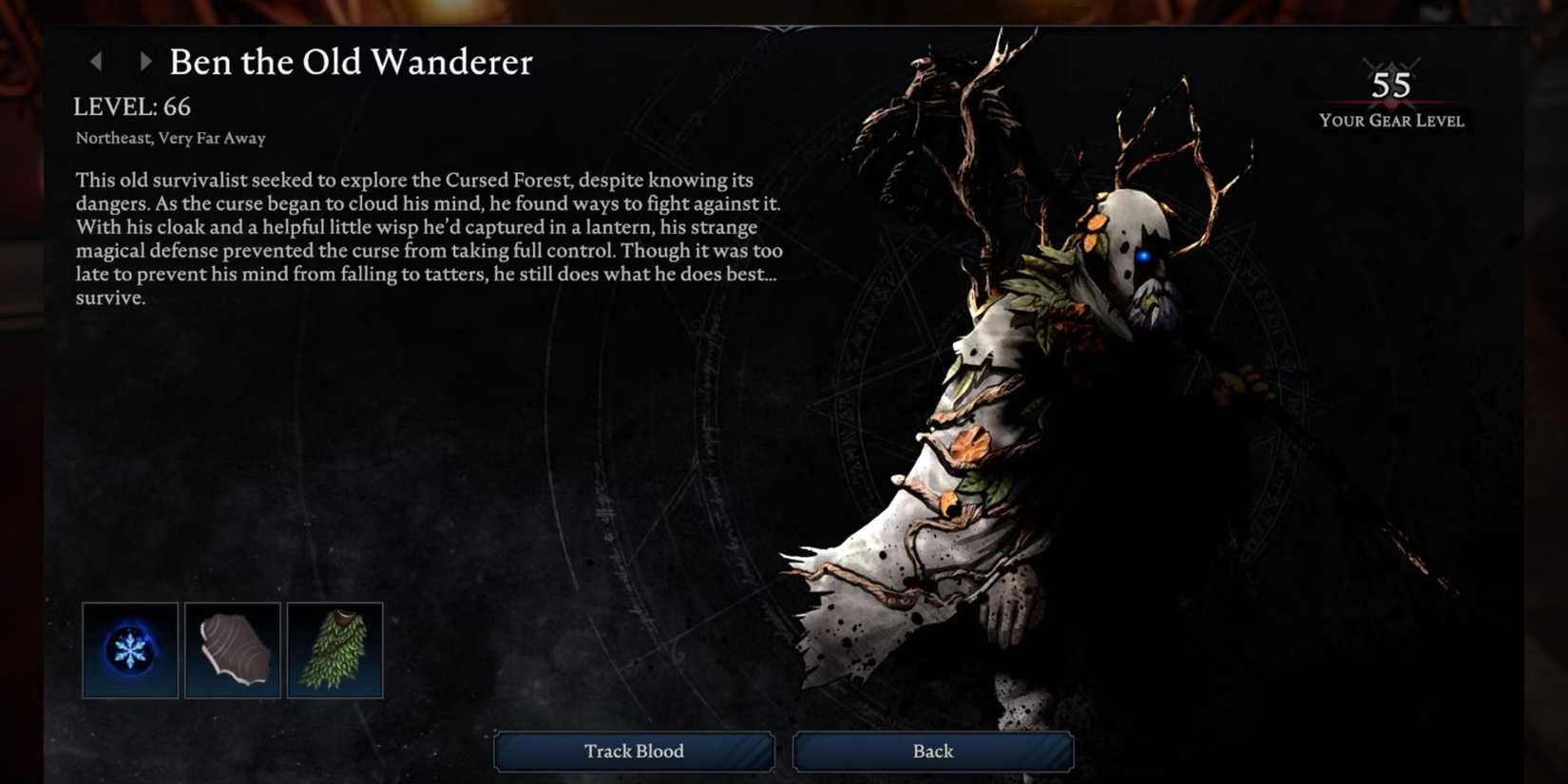
Task: Click the Track Blood button
Action: tap(634, 751)
